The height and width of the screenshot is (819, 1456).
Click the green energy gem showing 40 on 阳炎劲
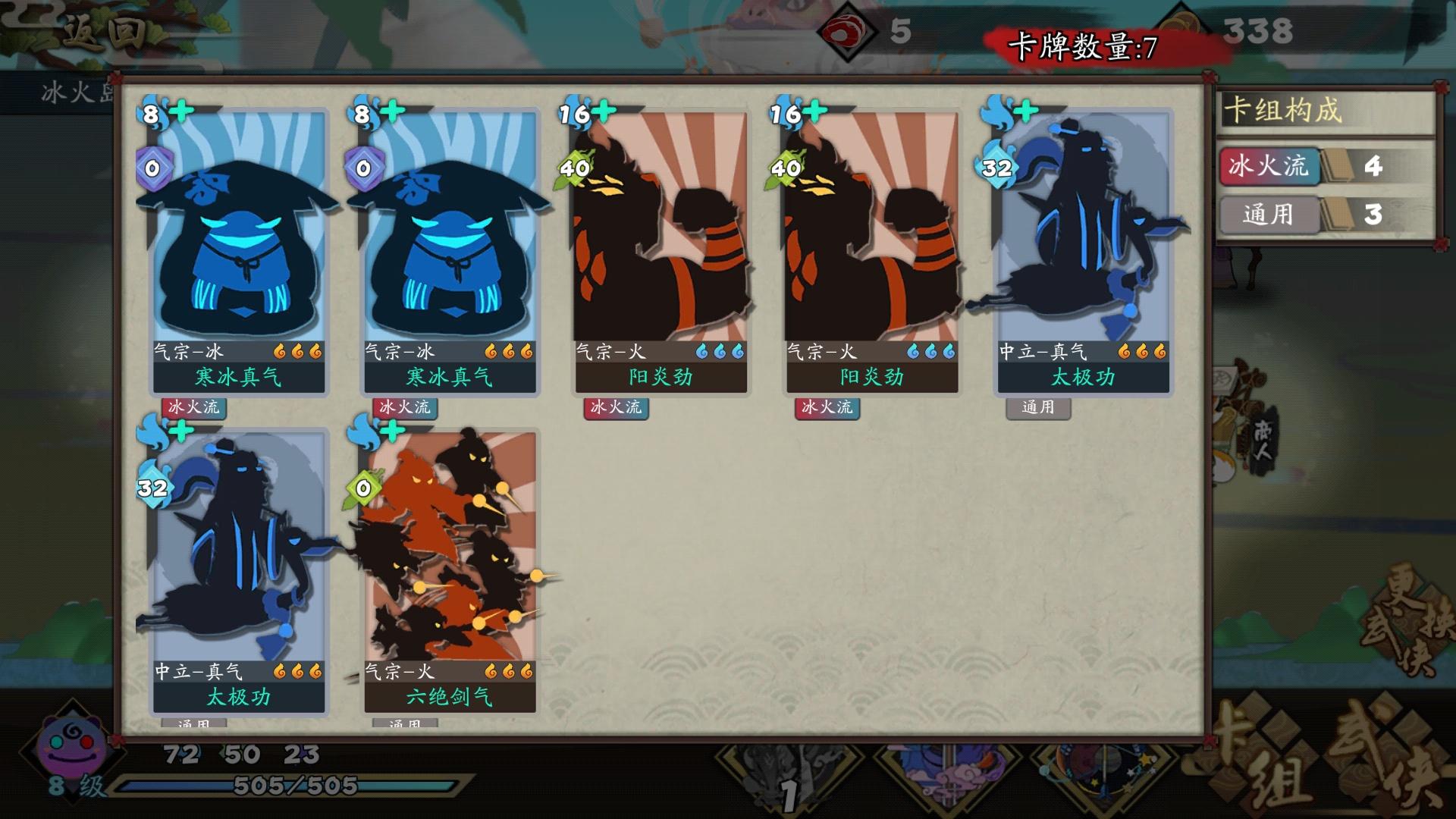coord(576,168)
